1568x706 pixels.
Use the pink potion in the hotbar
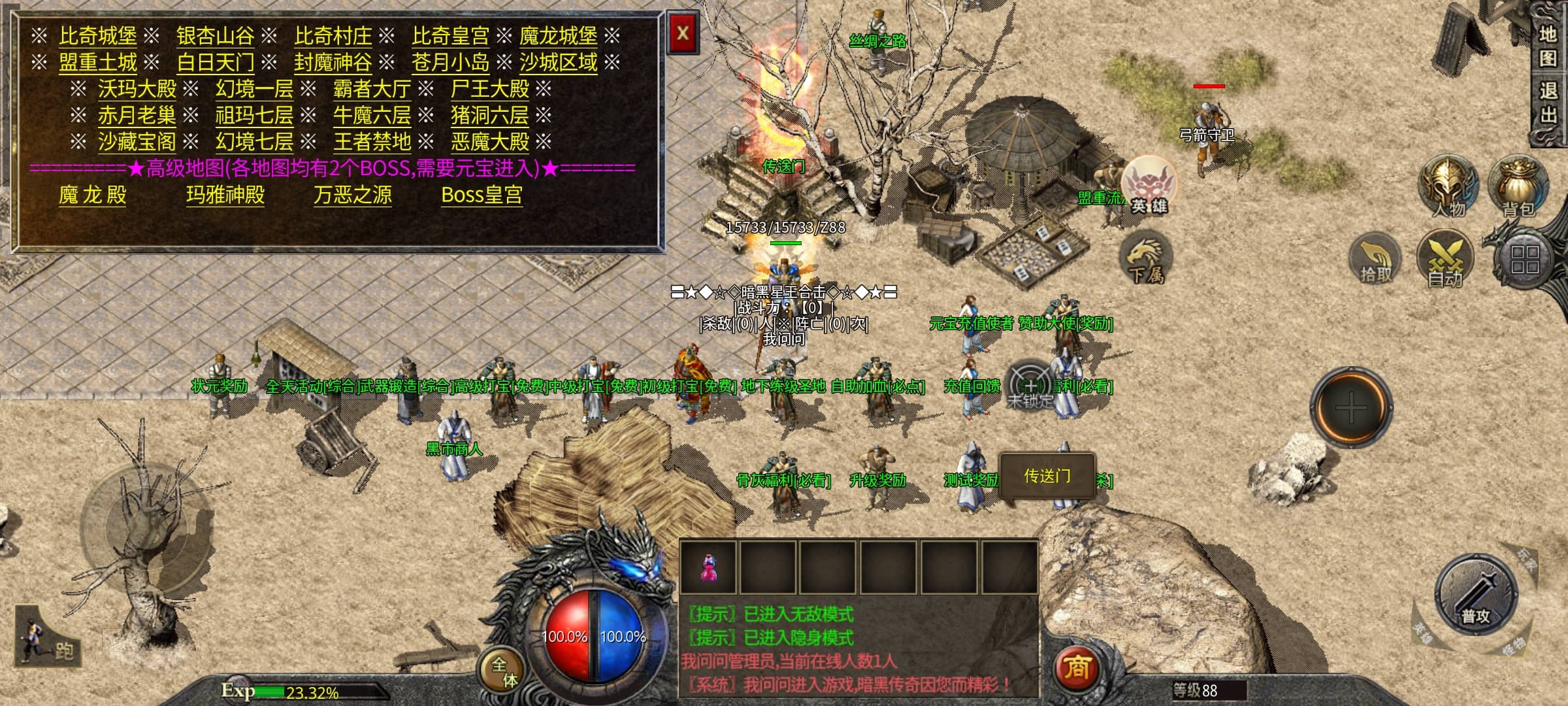(x=708, y=567)
